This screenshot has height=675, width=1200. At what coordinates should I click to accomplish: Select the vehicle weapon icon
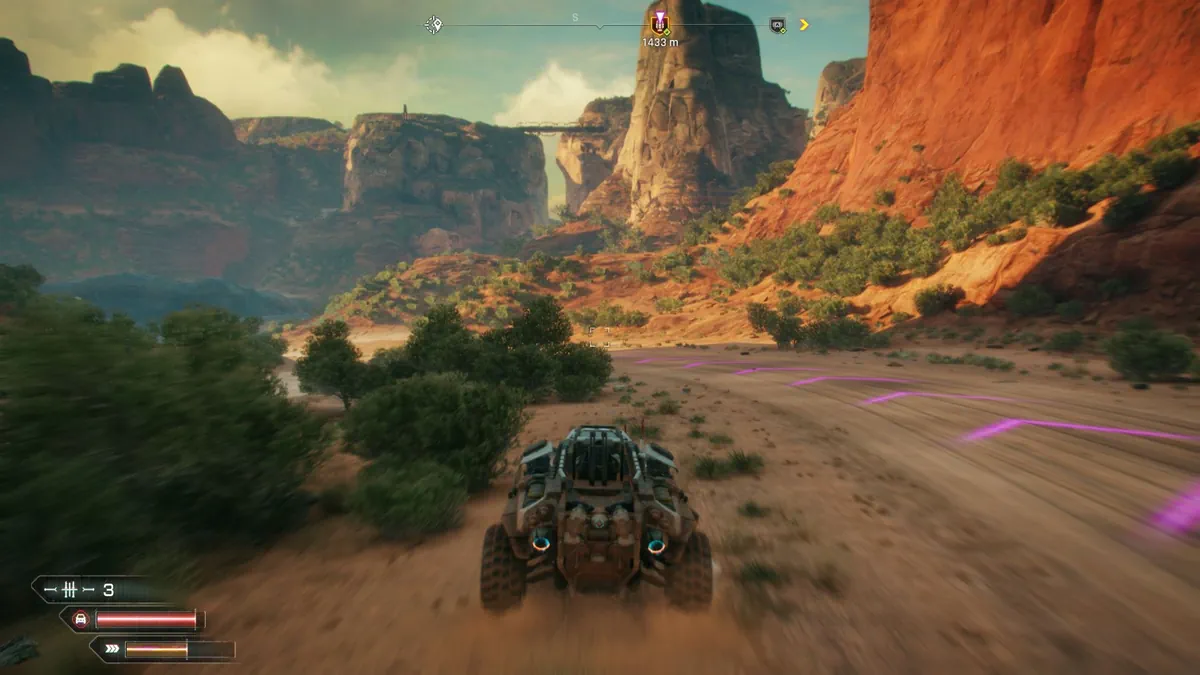coord(70,590)
